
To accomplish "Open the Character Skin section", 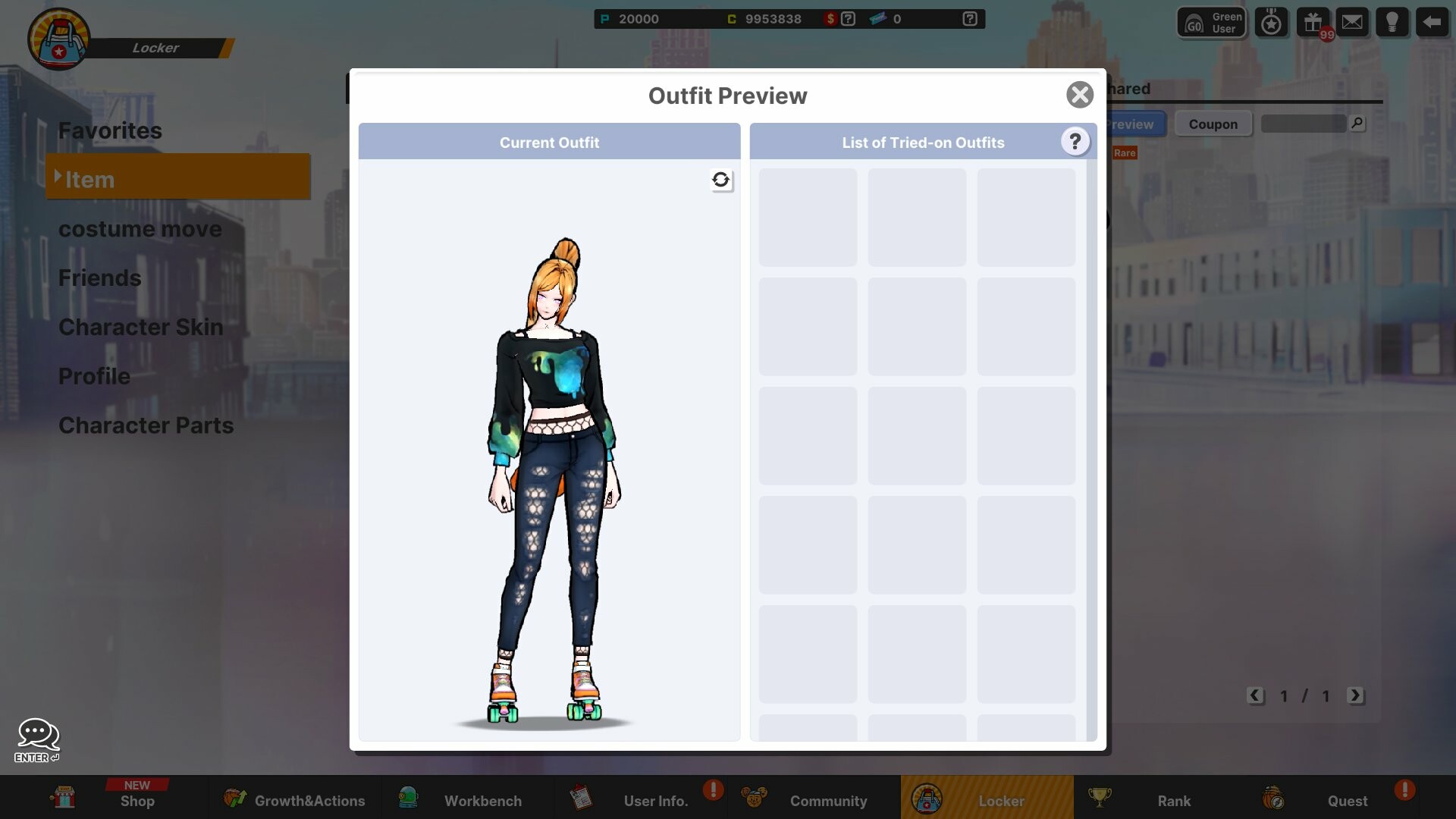I will pos(141,327).
